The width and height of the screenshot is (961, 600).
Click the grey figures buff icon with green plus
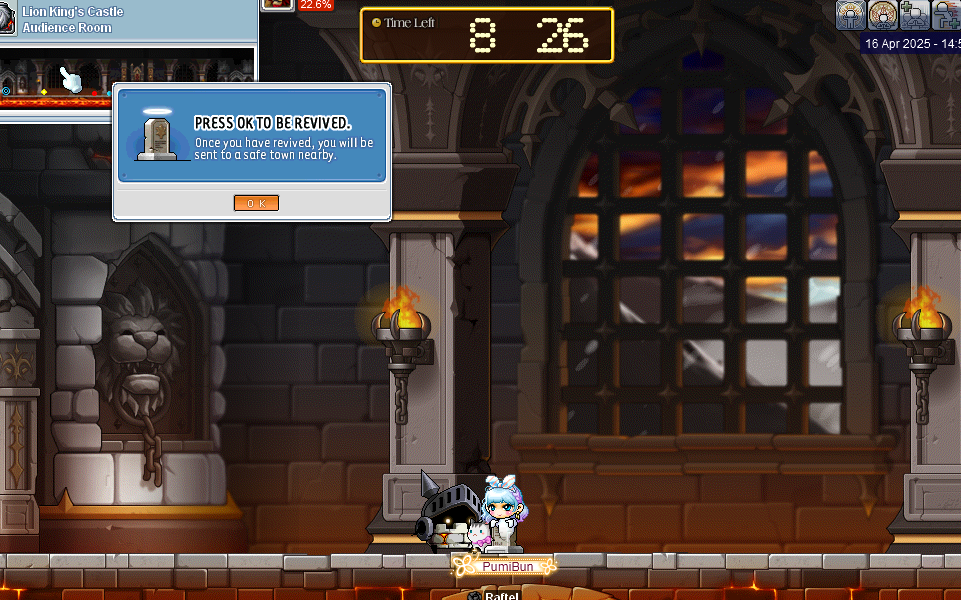(x=914, y=15)
